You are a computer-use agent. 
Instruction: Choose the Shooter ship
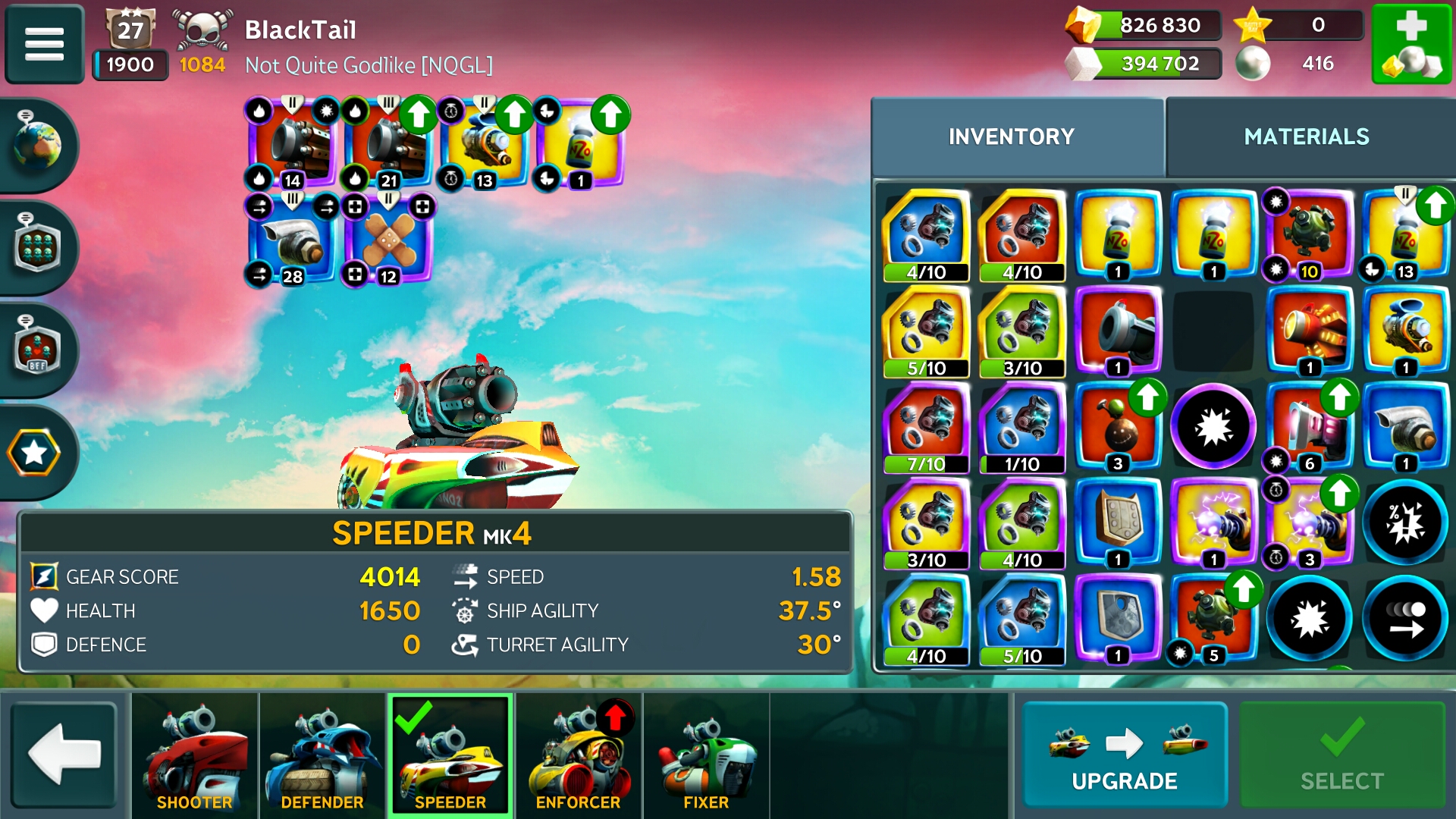tap(195, 755)
